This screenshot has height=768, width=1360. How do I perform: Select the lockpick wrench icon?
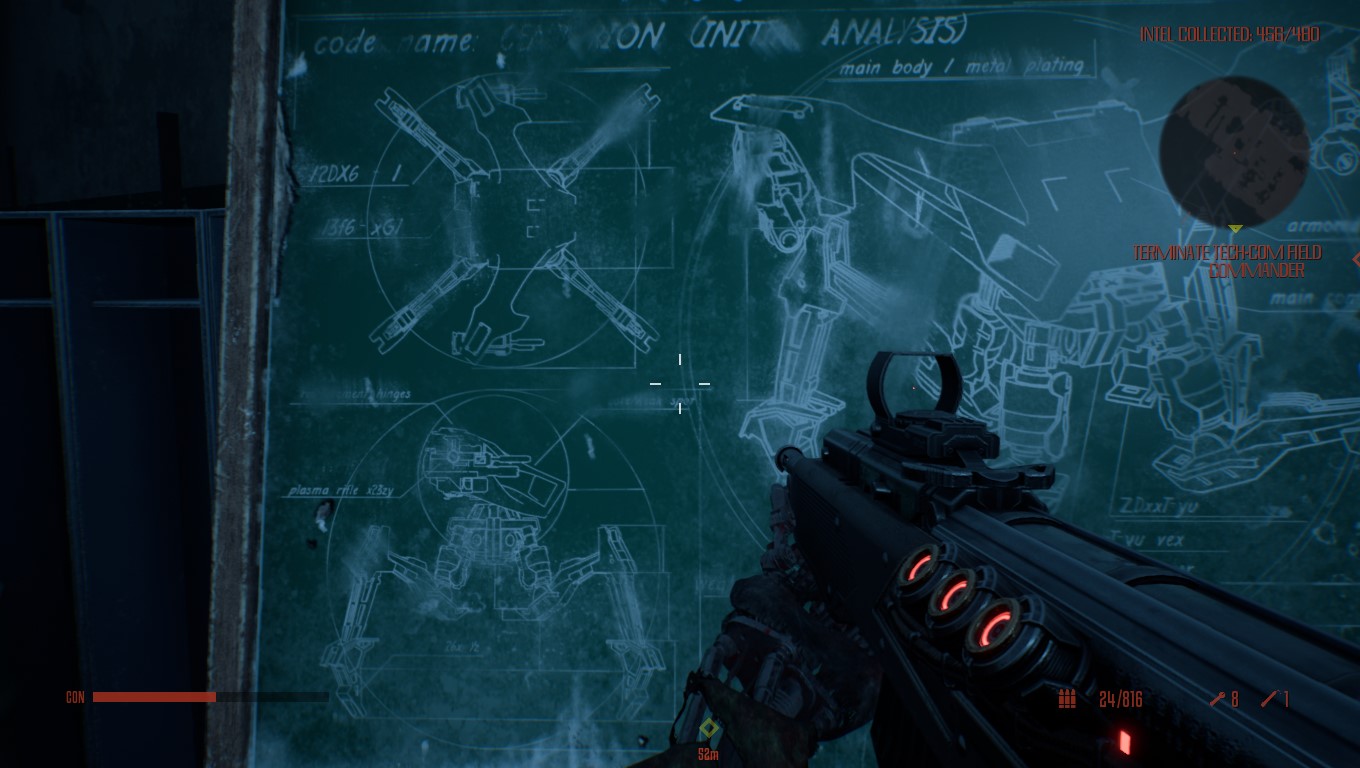pyautogui.click(x=1218, y=700)
